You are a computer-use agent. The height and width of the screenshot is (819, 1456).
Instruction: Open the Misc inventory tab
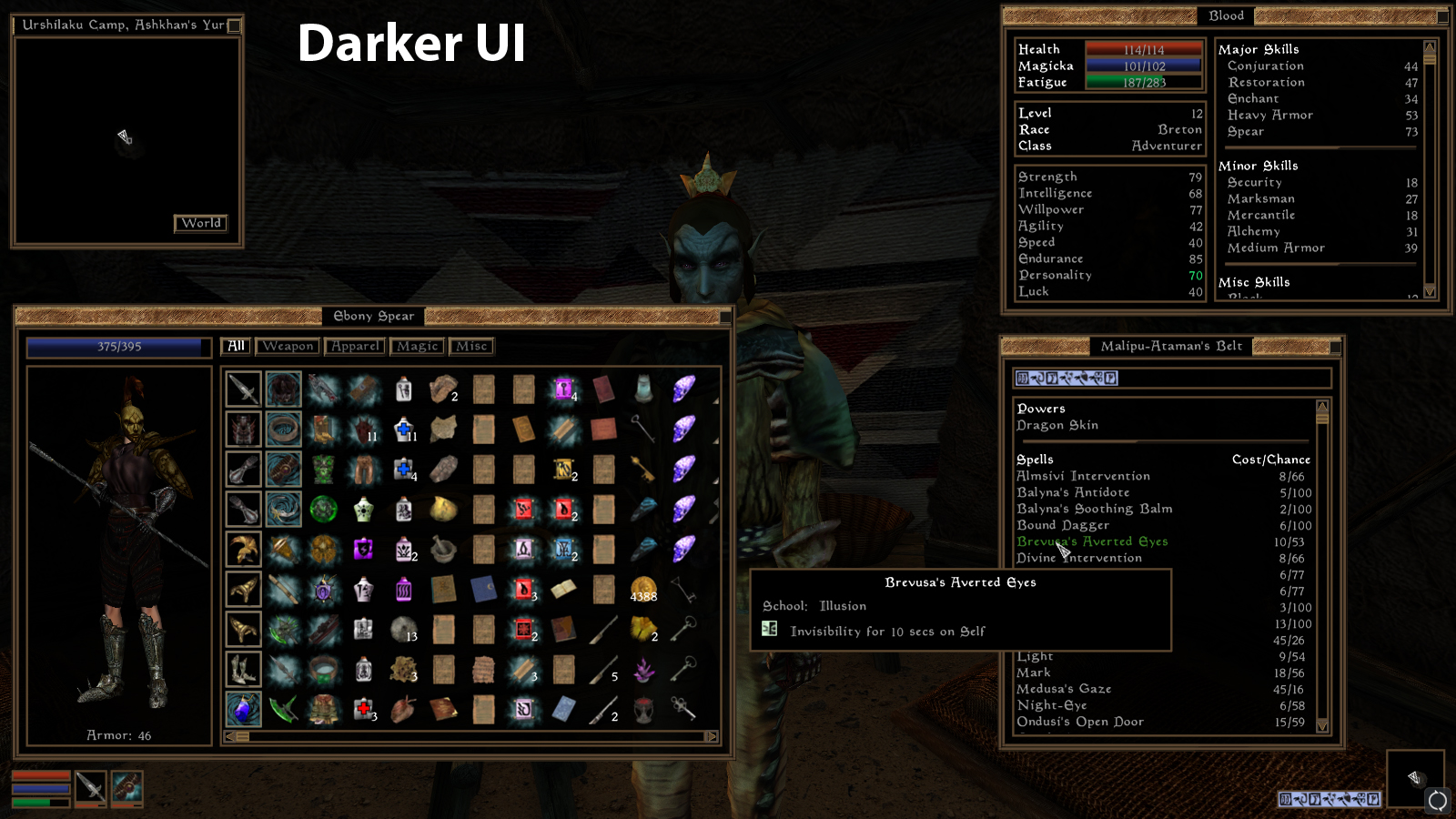point(471,347)
